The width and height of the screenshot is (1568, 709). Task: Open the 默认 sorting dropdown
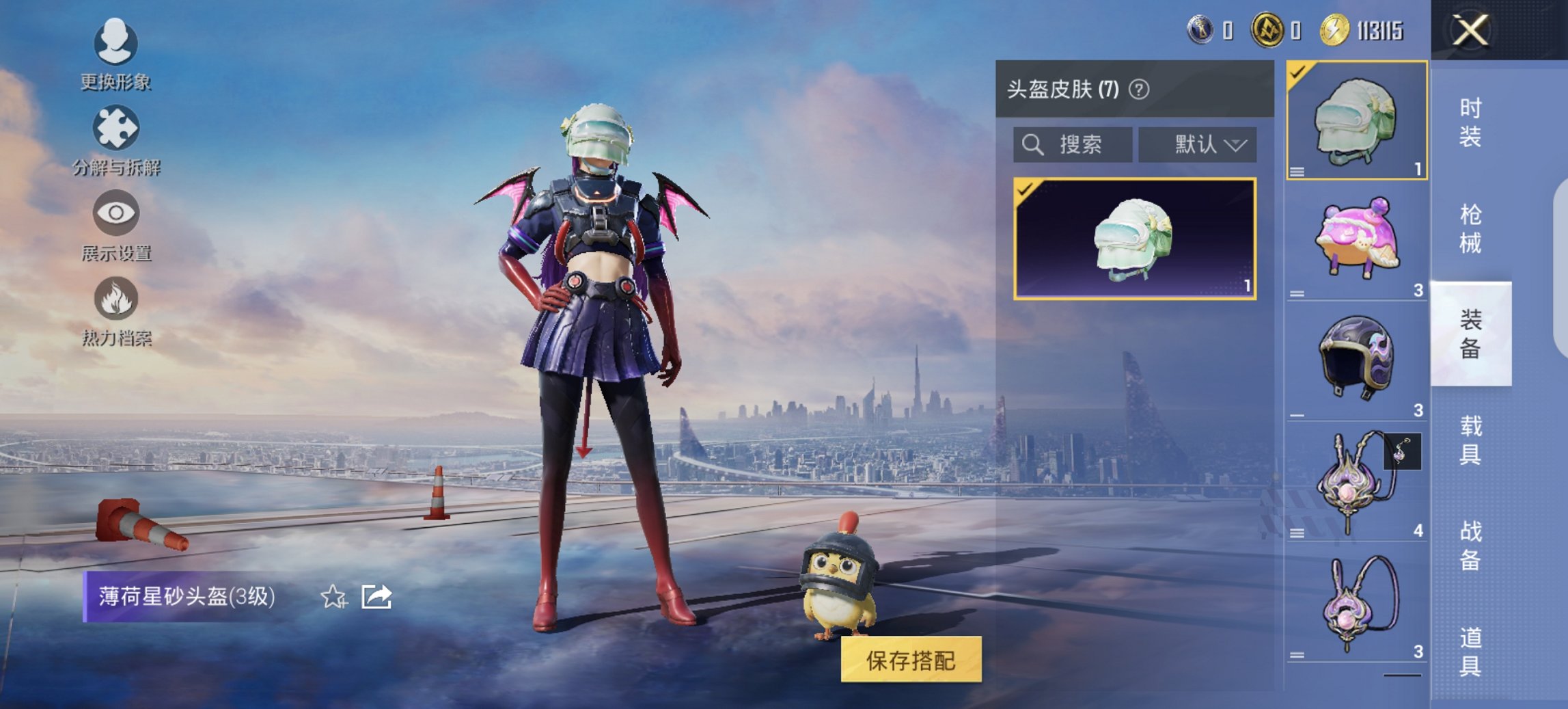click(1197, 144)
